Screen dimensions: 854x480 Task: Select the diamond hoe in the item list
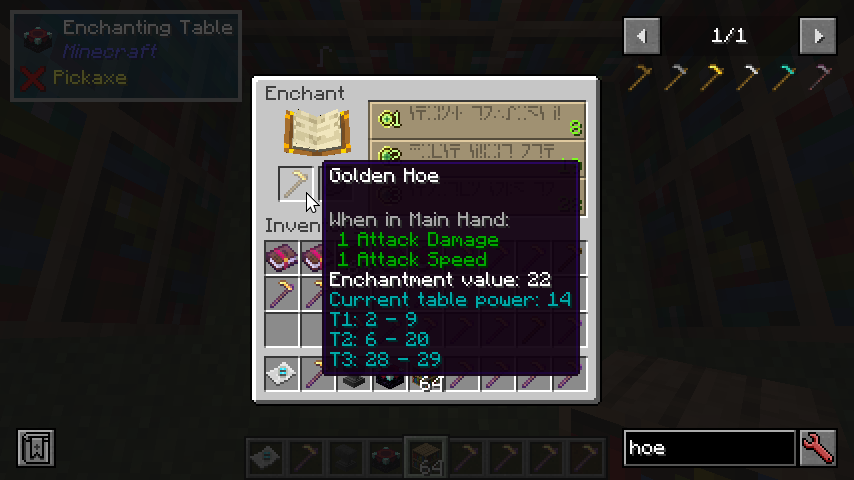point(785,77)
